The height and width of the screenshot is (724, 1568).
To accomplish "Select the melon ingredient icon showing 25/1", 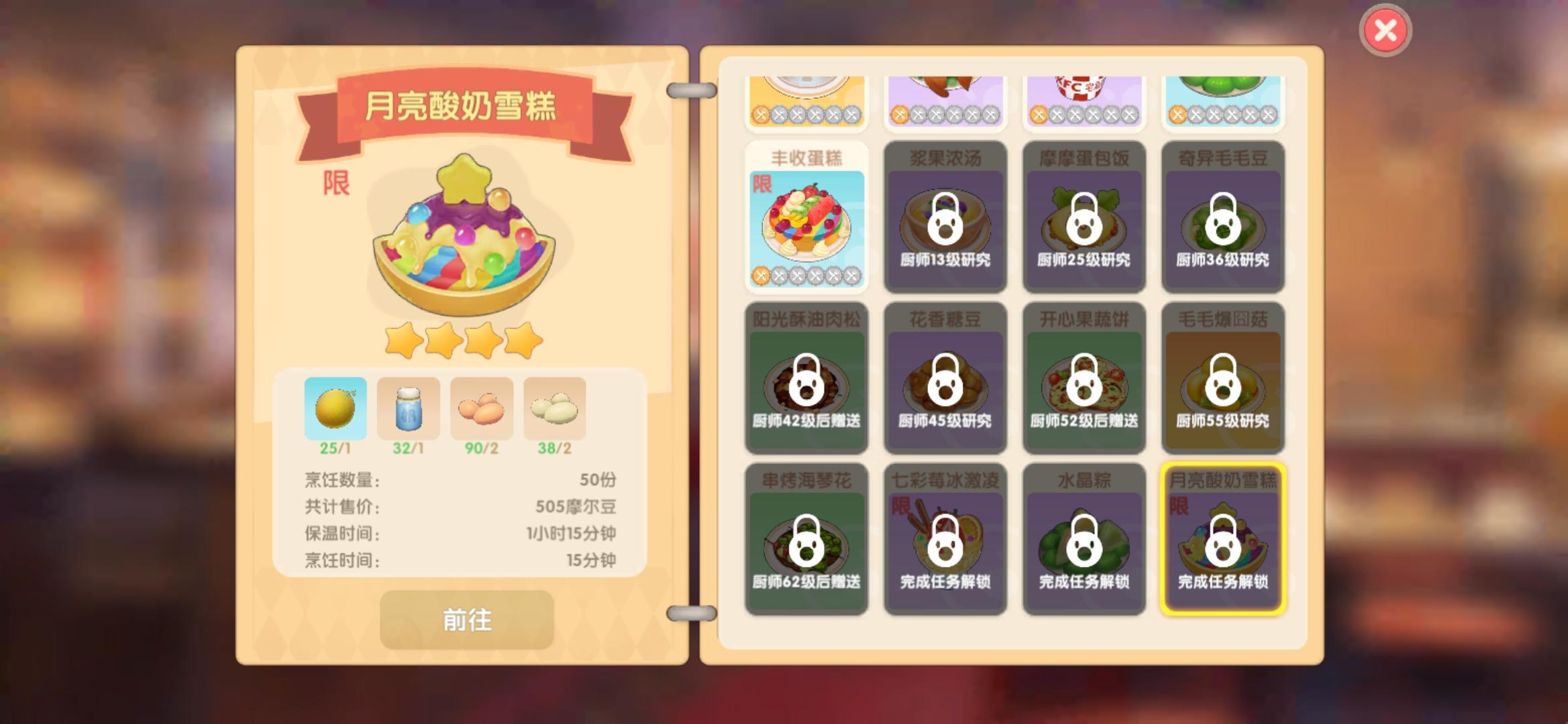I will [x=336, y=408].
